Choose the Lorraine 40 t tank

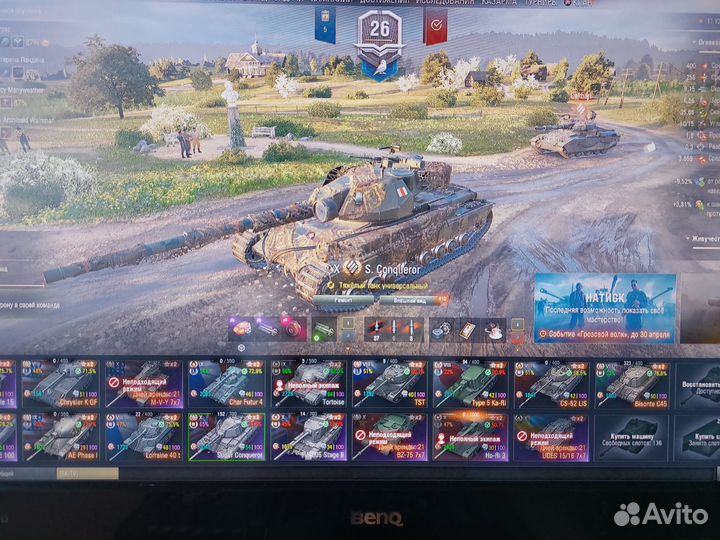tap(143, 436)
